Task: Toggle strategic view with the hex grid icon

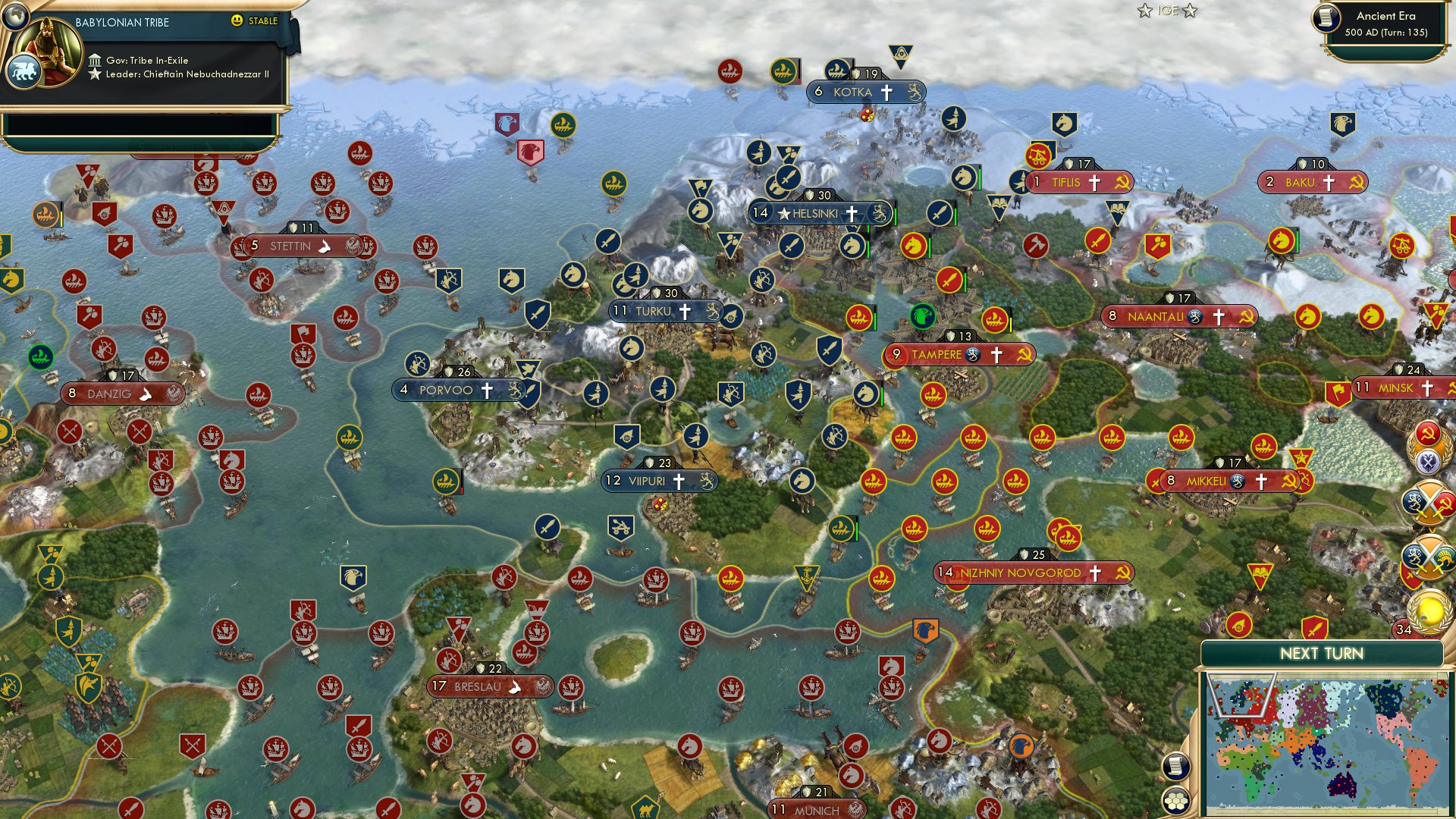Action: click(x=1178, y=799)
